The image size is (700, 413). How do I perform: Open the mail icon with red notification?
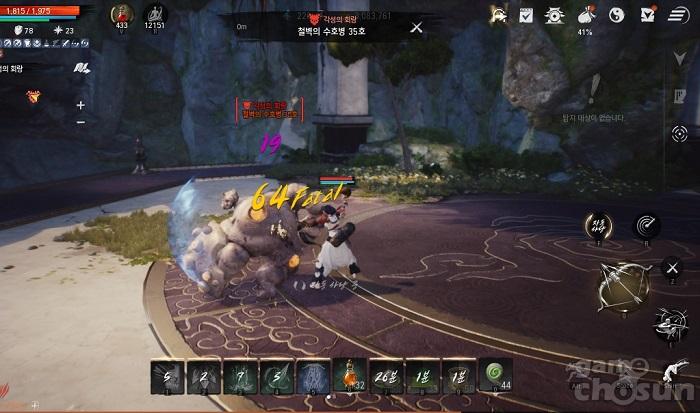tap(647, 14)
